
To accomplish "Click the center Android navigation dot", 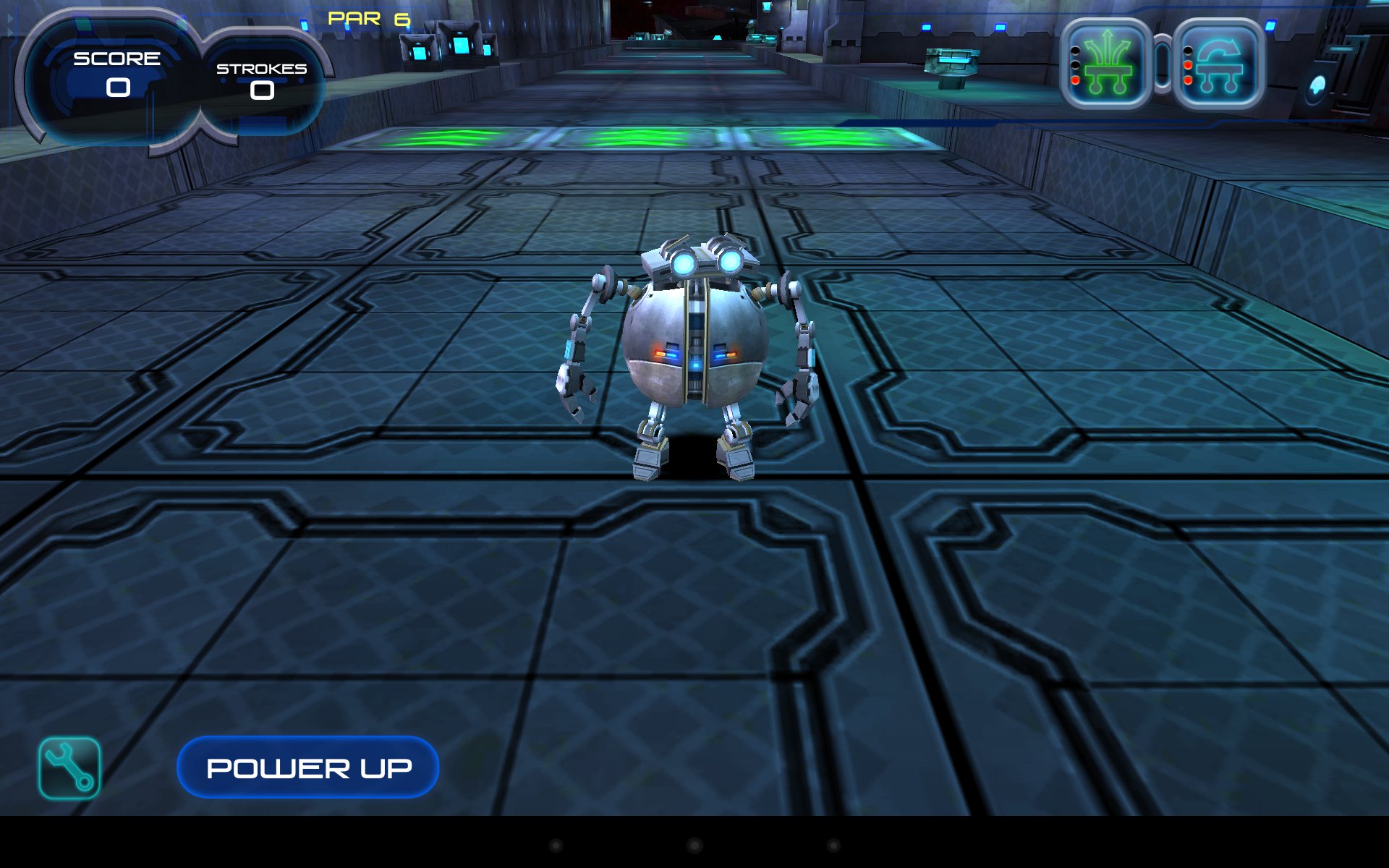I will (x=694, y=845).
